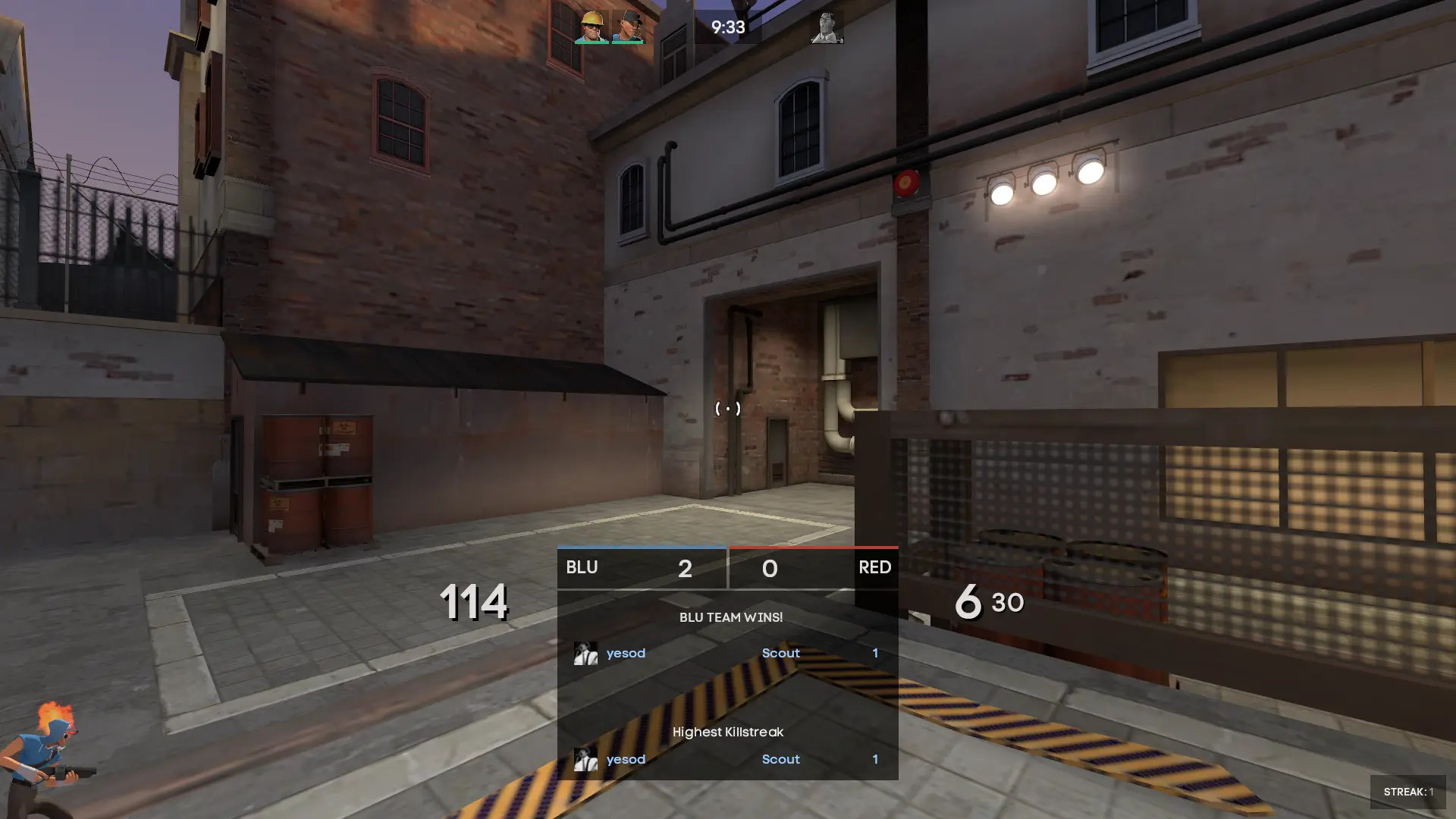Expand the Highest Killstreak section
Viewport: 1456px width, 819px height.
tap(729, 732)
